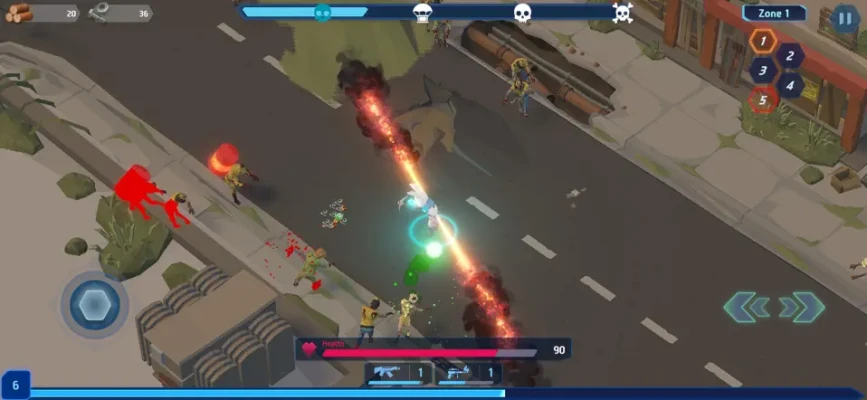
Task: Activate hexagon number 4
Action: pyautogui.click(x=789, y=85)
